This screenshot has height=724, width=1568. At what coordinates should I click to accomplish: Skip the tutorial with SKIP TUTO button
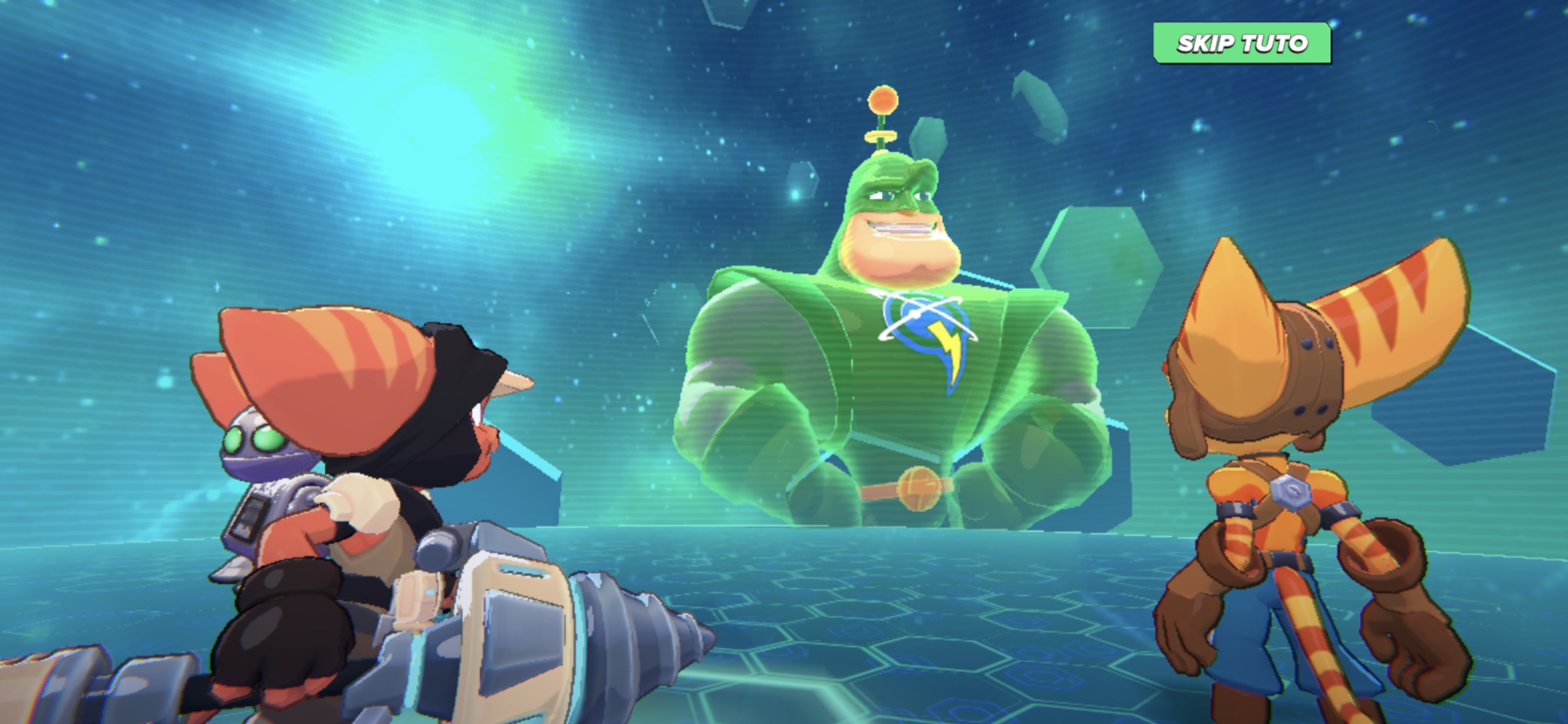[1242, 44]
